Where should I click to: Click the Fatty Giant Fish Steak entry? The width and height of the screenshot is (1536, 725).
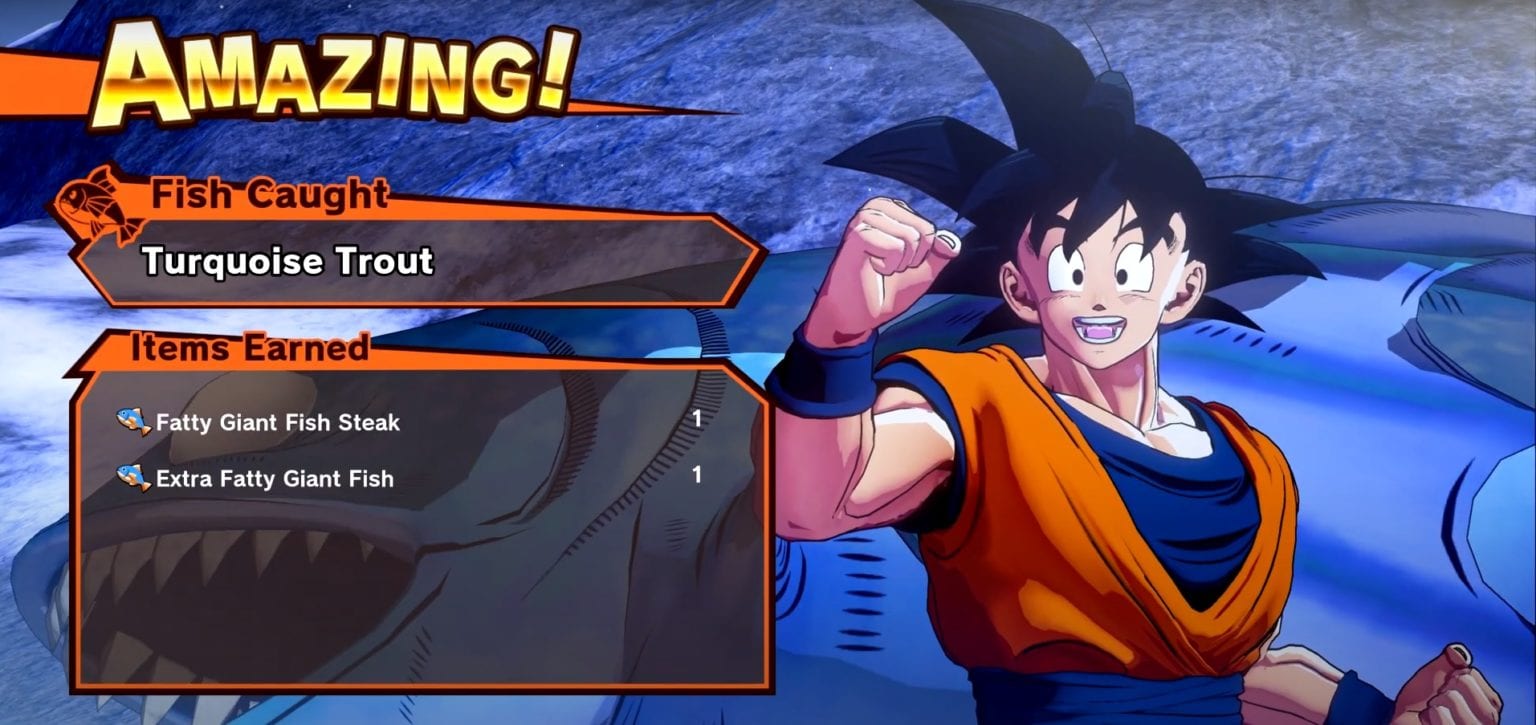click(x=273, y=422)
